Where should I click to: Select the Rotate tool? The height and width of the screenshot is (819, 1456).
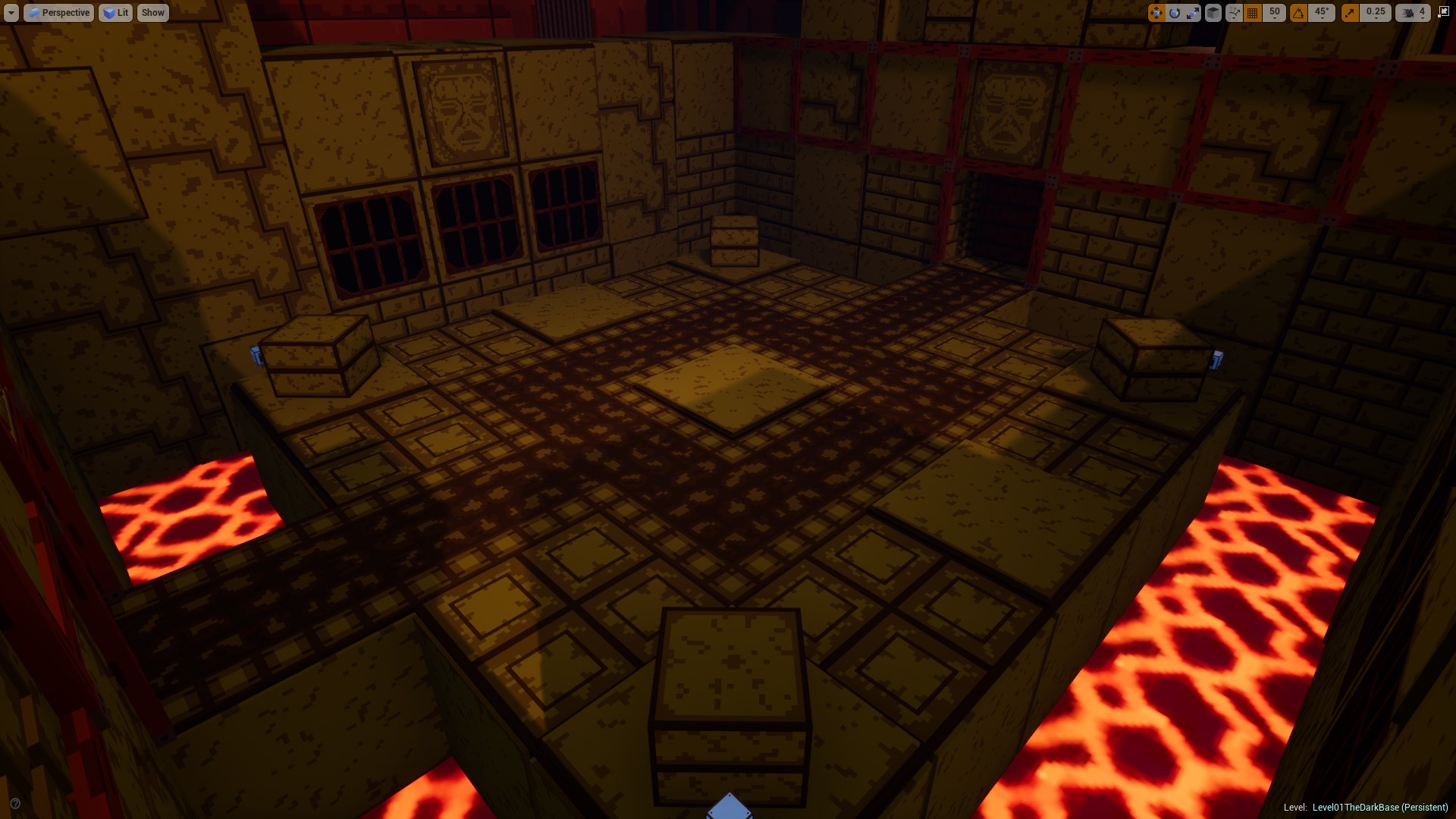(x=1174, y=12)
